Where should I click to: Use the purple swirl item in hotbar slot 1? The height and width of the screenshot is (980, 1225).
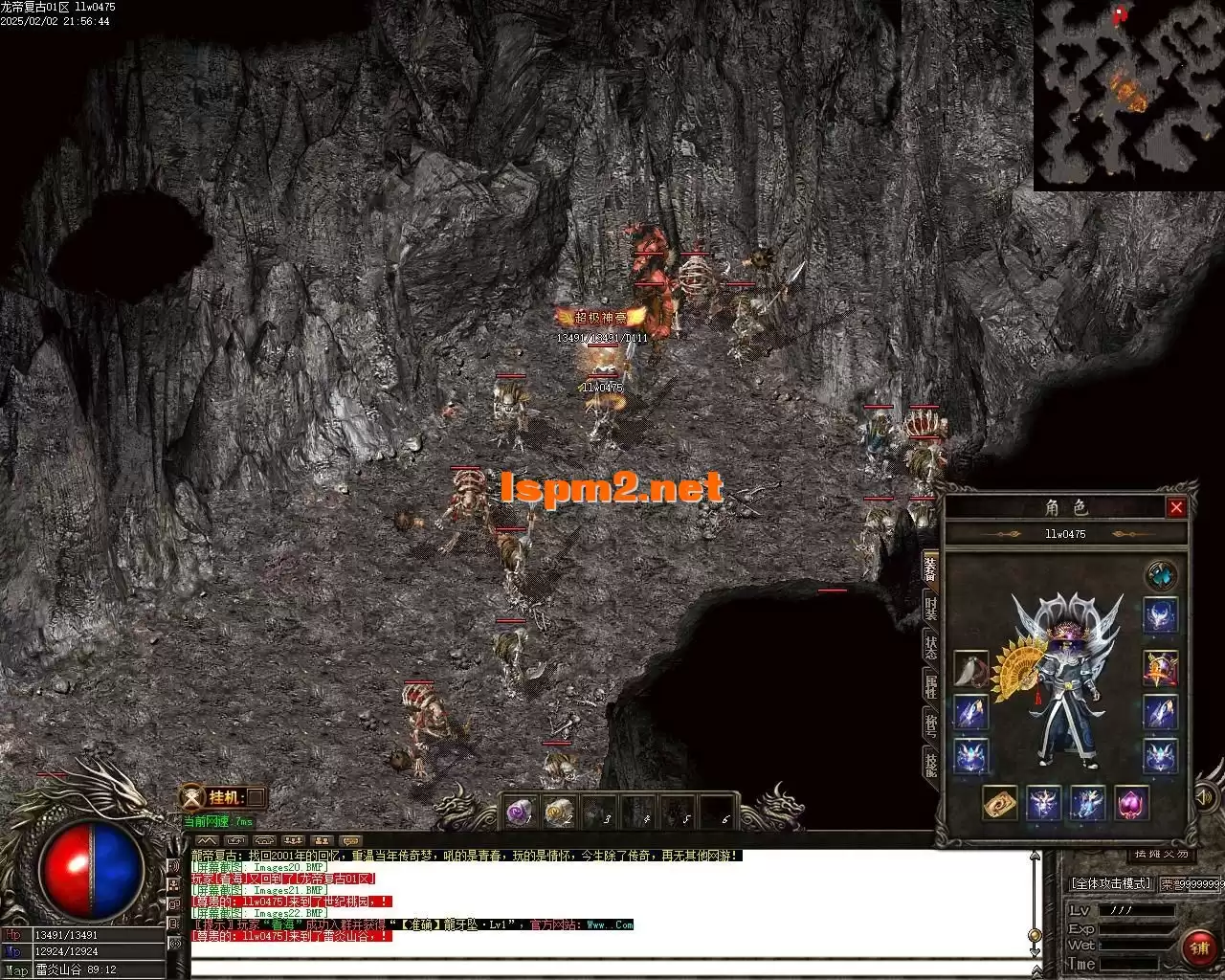click(518, 813)
